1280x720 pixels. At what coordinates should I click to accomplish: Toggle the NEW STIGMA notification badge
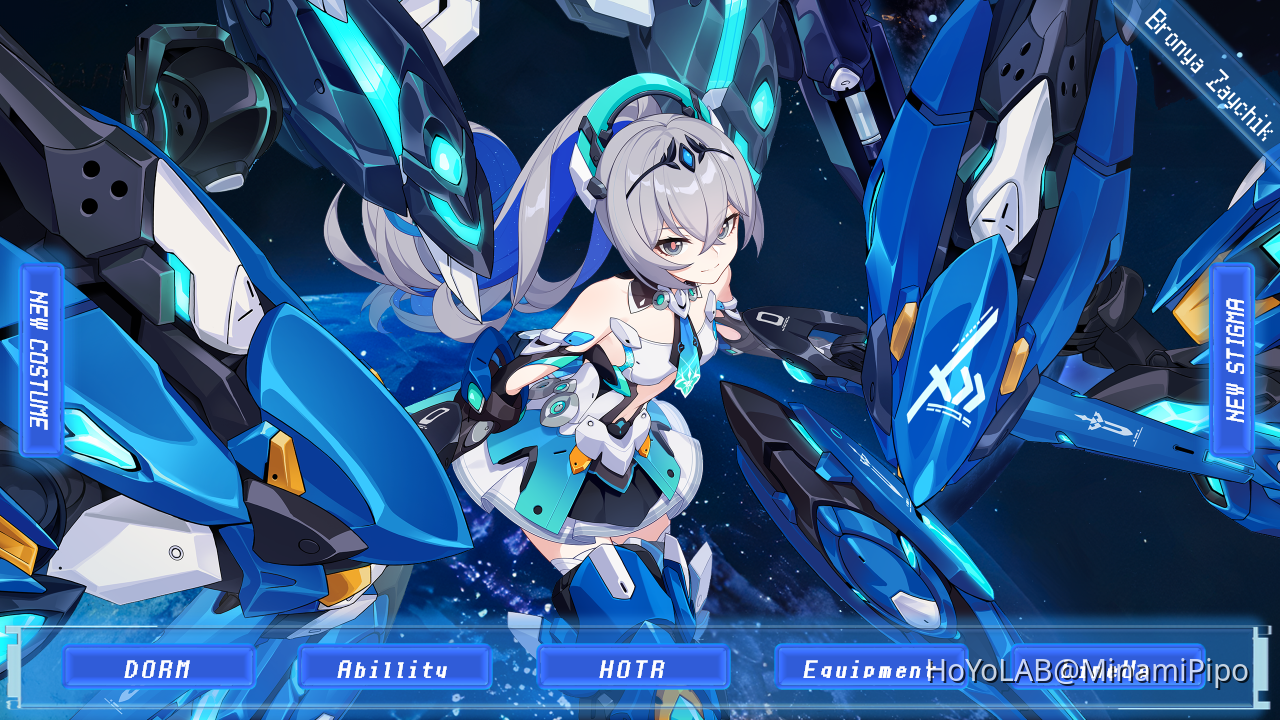pyautogui.click(x=1231, y=357)
